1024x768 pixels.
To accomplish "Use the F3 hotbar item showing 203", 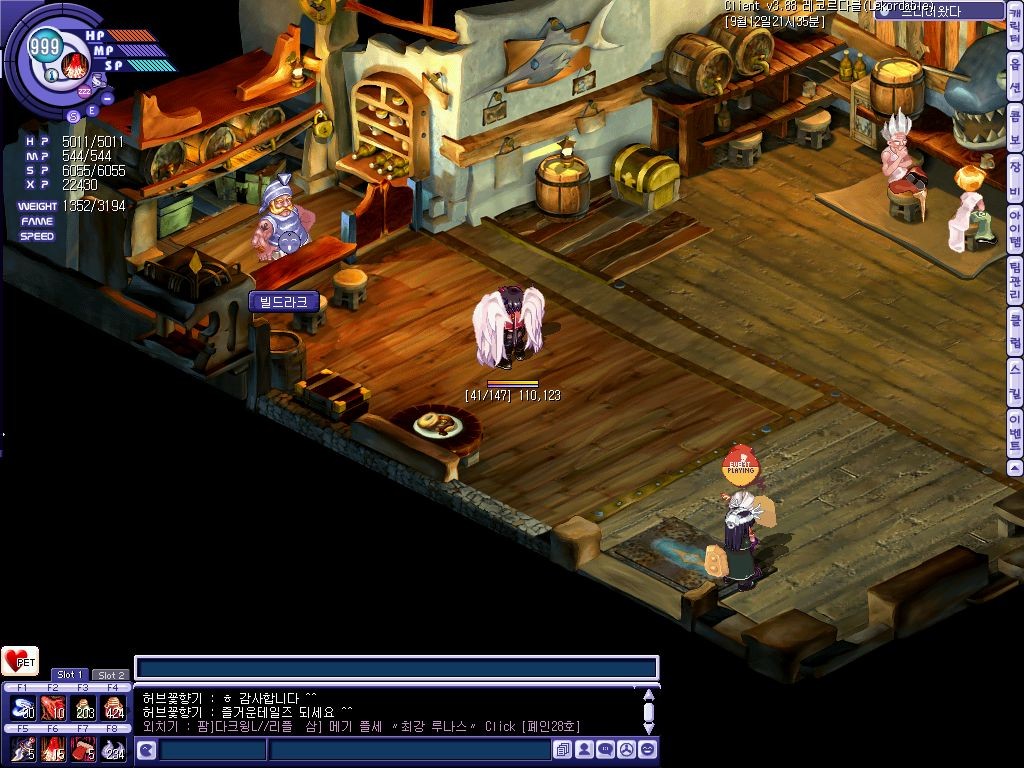I will click(x=84, y=708).
